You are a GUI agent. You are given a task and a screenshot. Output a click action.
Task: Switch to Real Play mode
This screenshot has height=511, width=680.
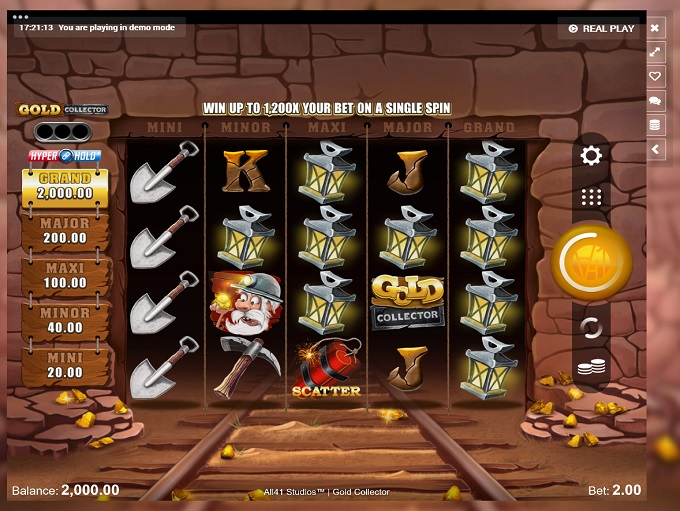601,28
